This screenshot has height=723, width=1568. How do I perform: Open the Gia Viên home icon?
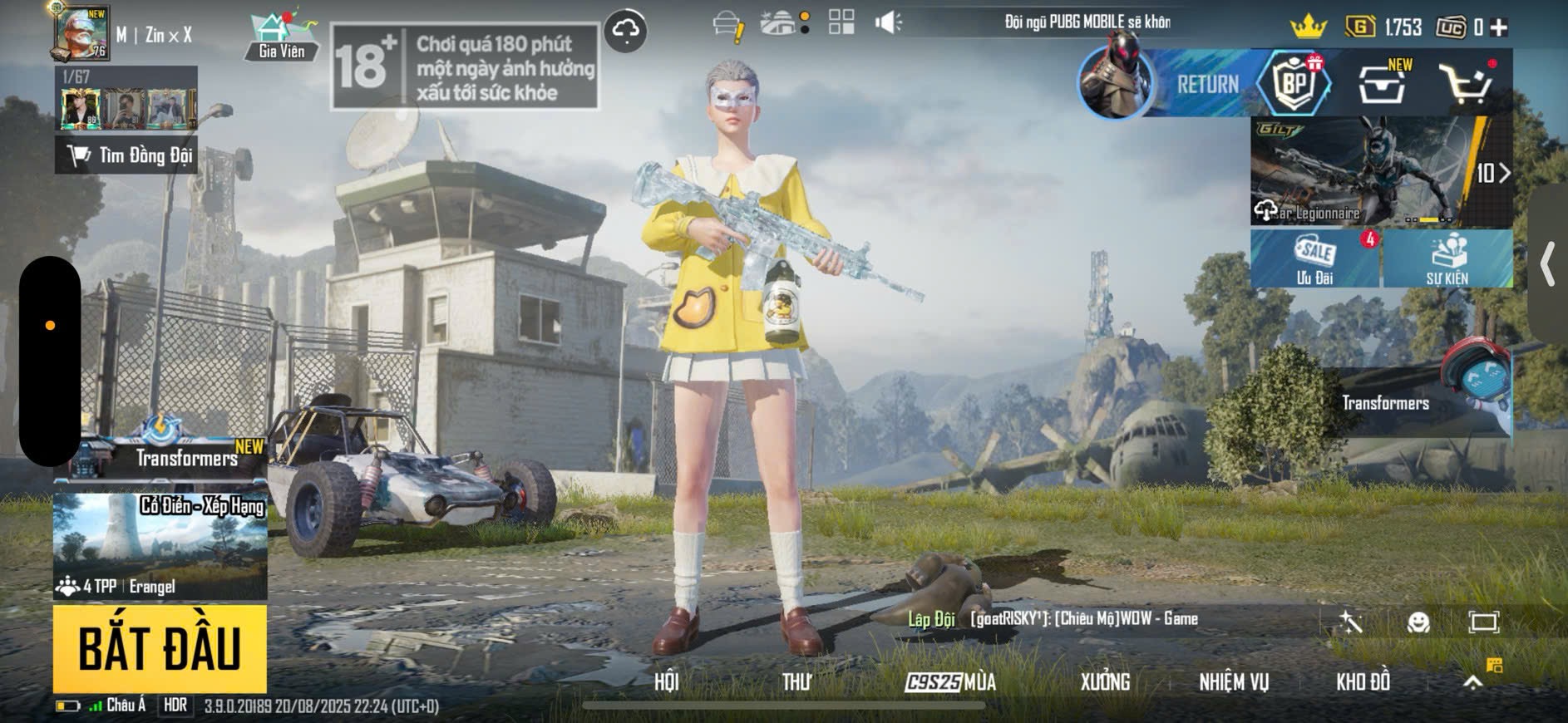tap(281, 37)
